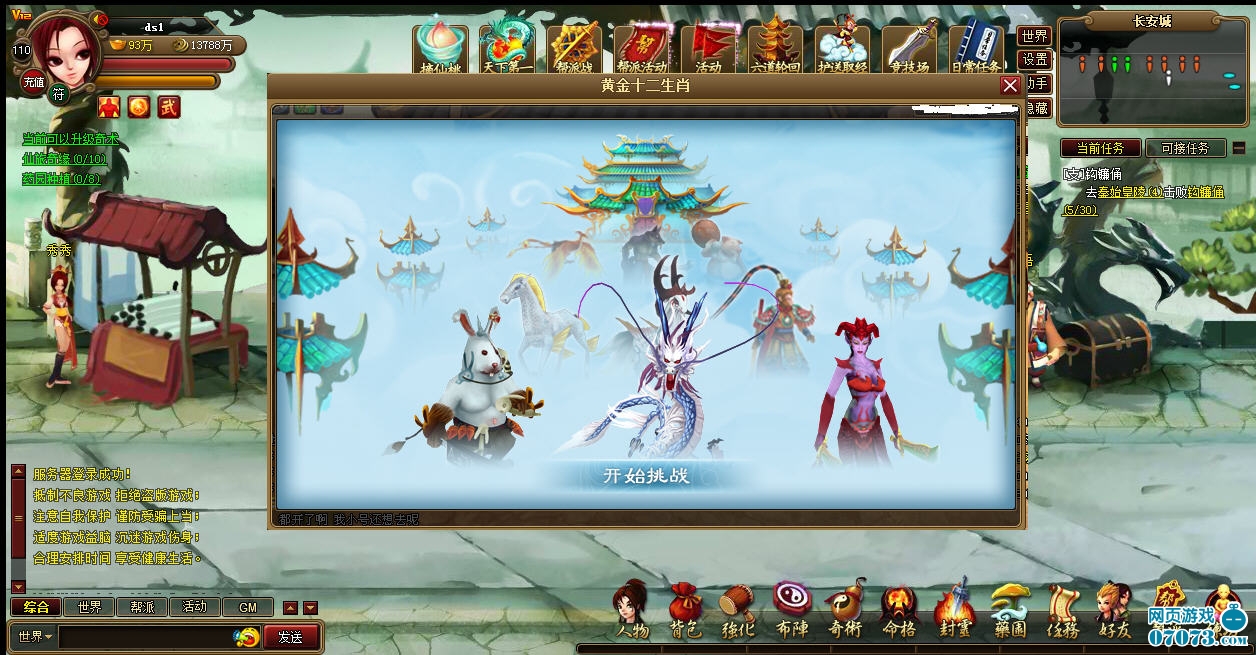Open the 设置 settings button

(1035, 60)
